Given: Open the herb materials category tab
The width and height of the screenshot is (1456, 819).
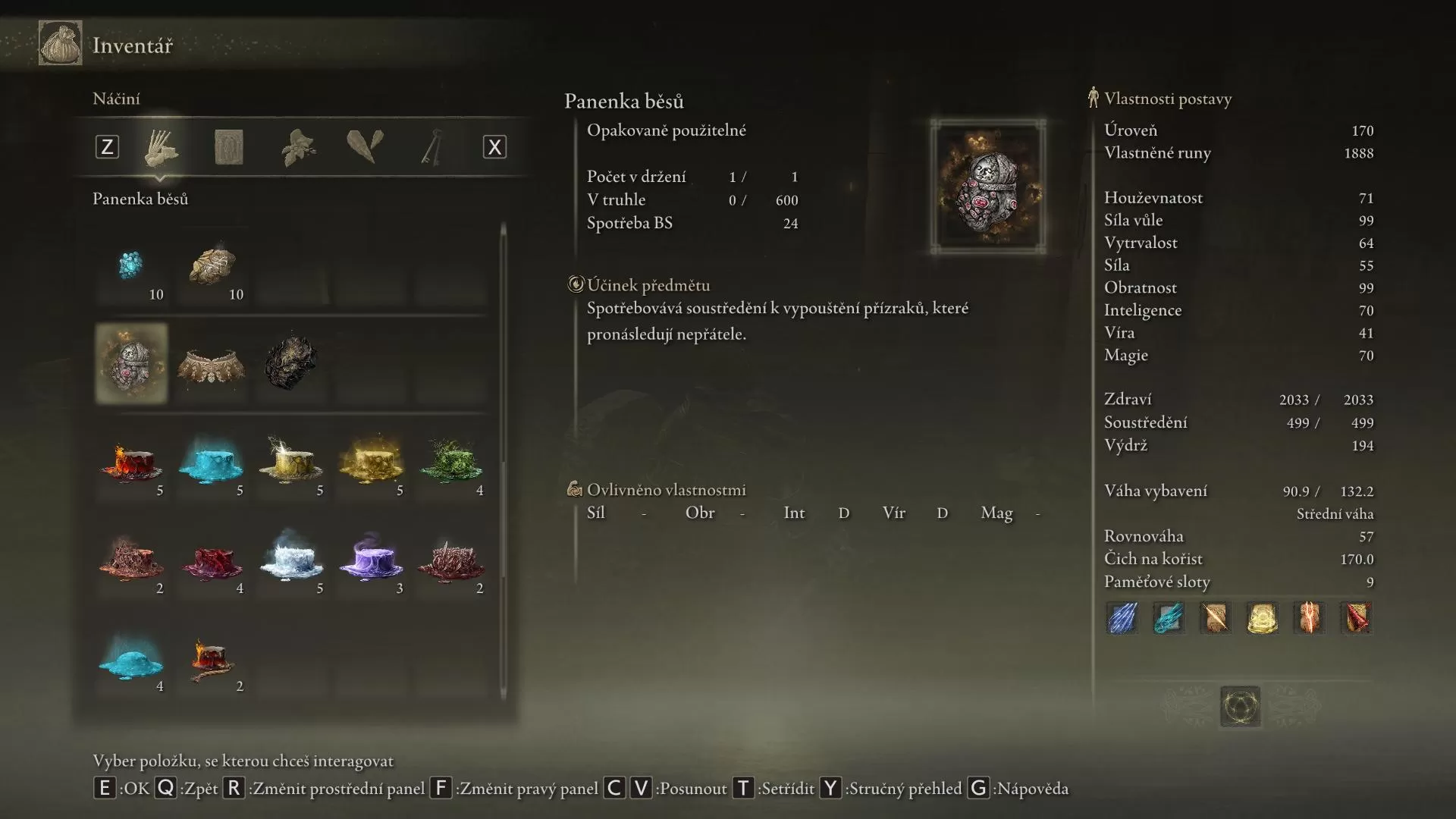Looking at the screenshot, I should tap(298, 147).
